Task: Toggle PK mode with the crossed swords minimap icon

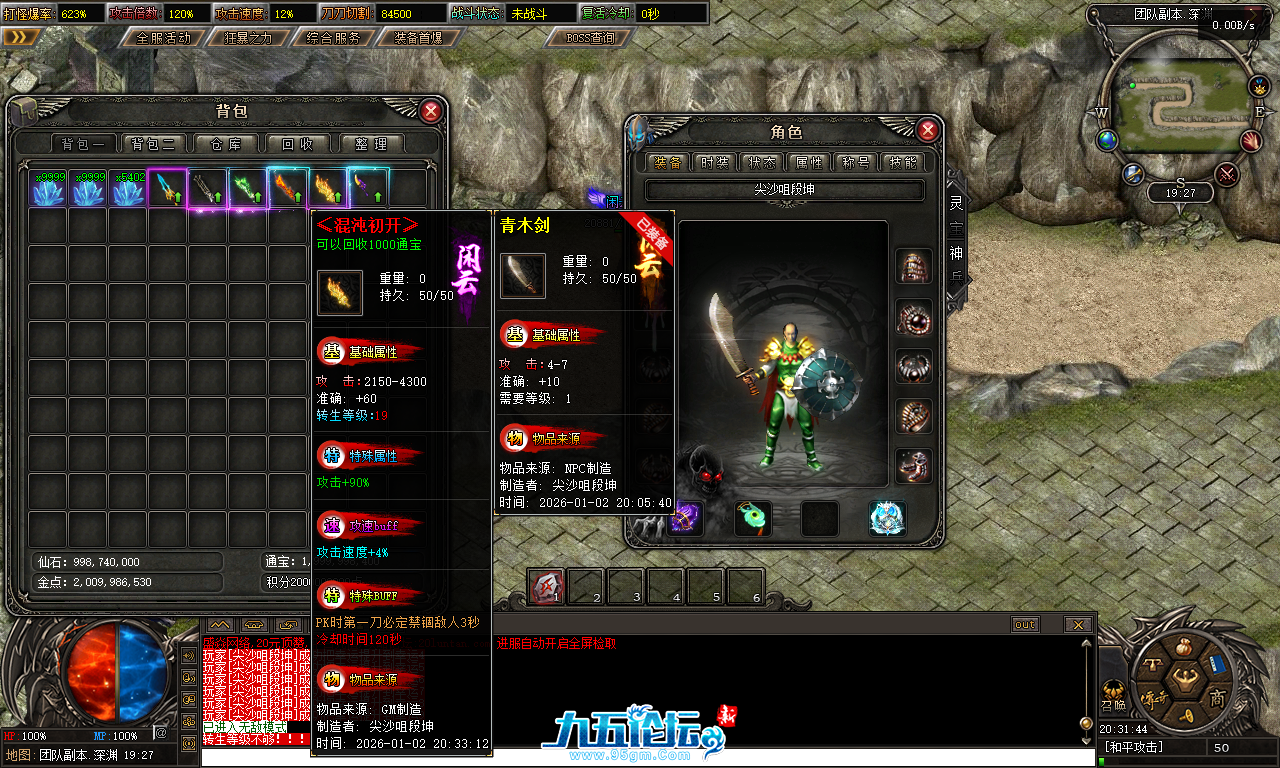Action: click(1225, 172)
